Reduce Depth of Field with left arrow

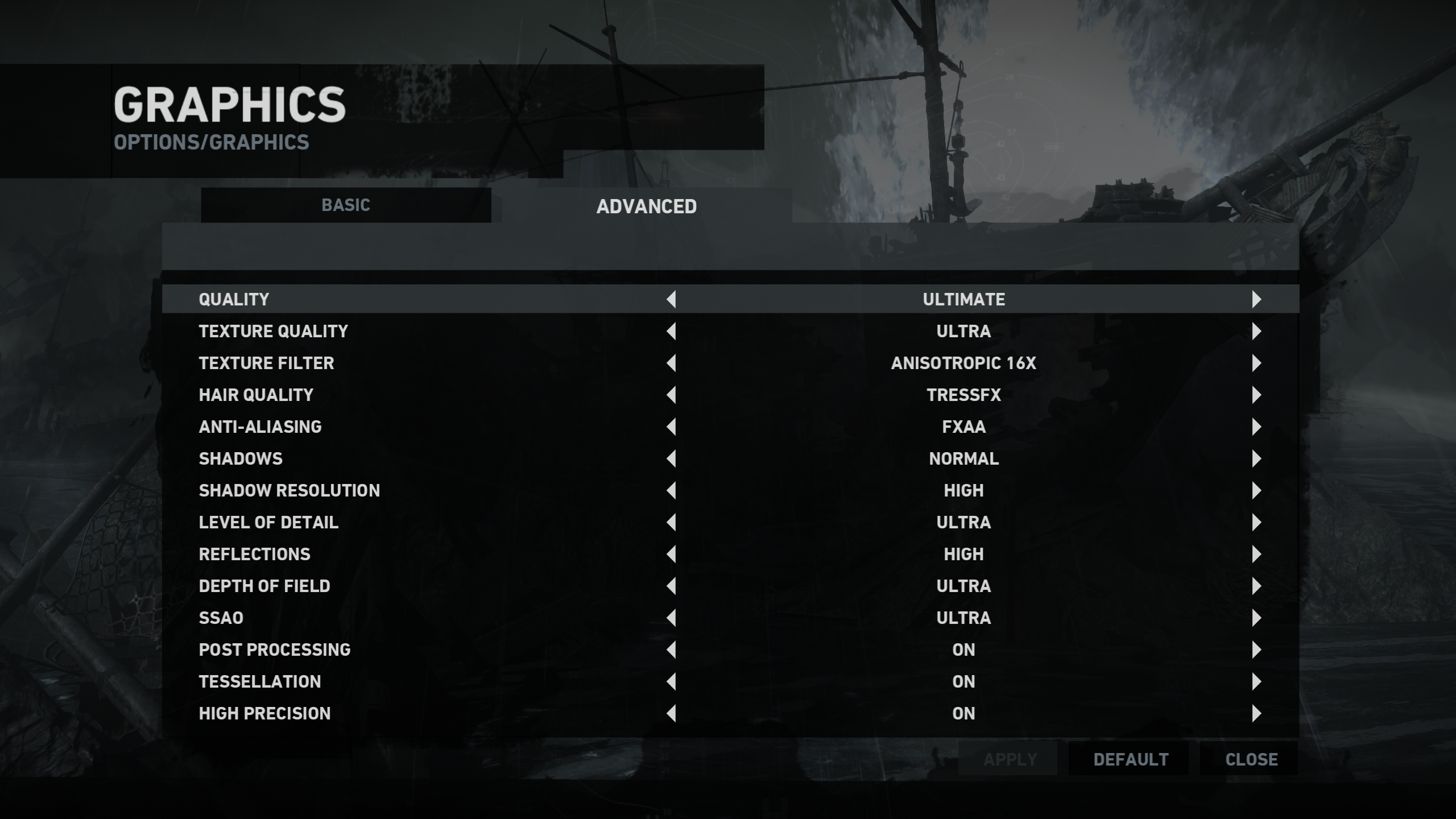671,586
